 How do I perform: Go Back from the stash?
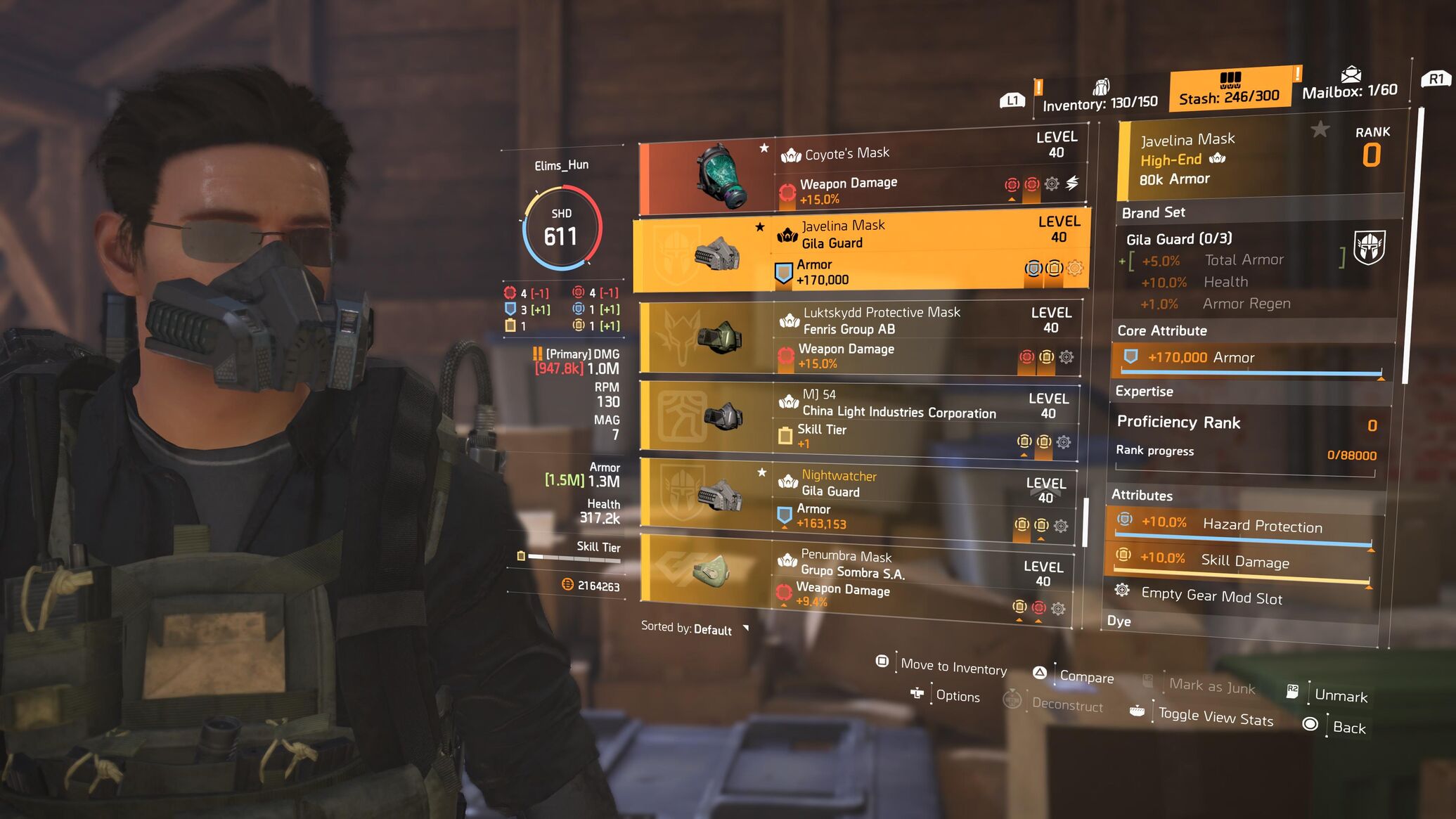point(1348,728)
